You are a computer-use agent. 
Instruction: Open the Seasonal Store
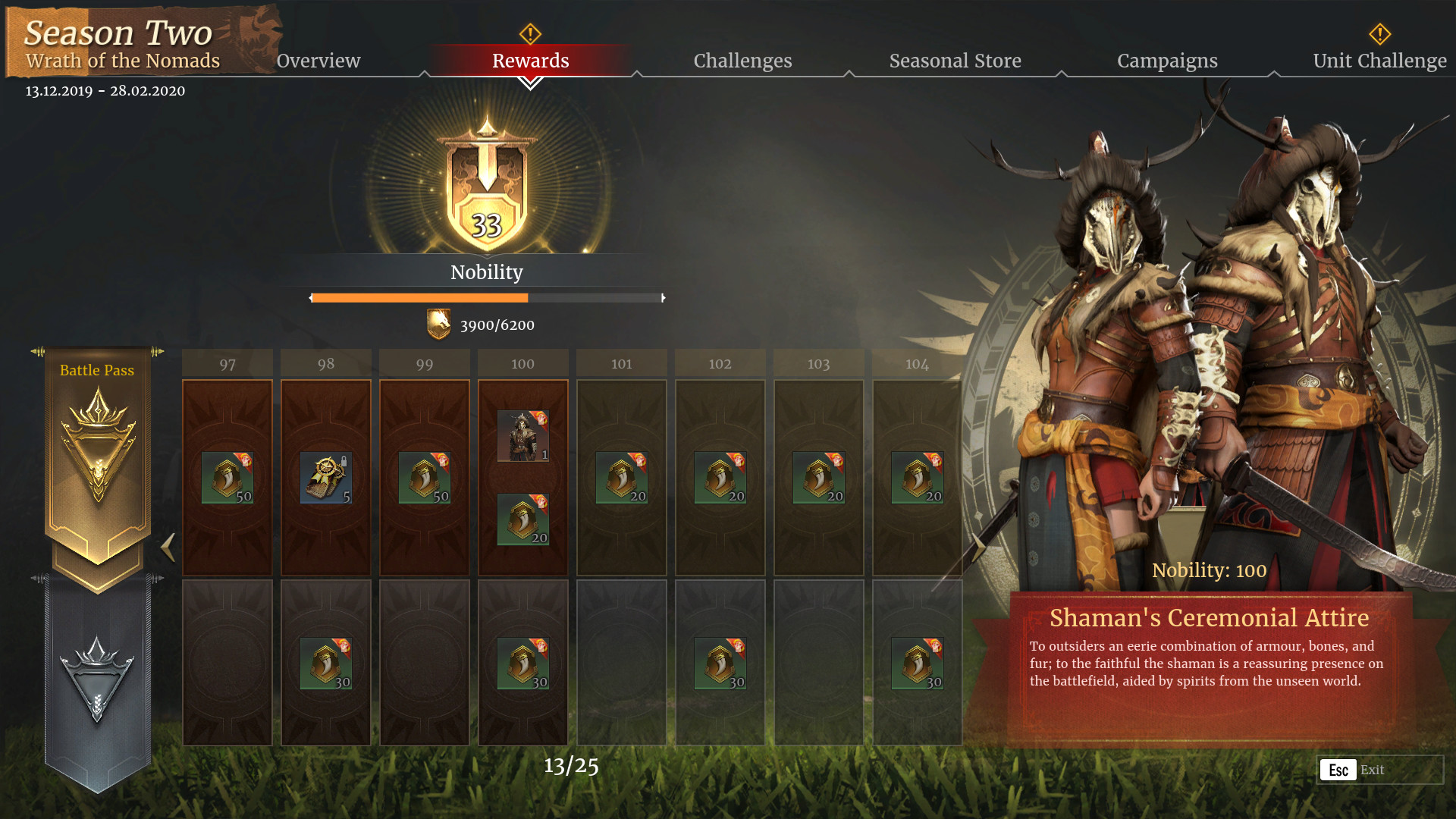tap(955, 61)
